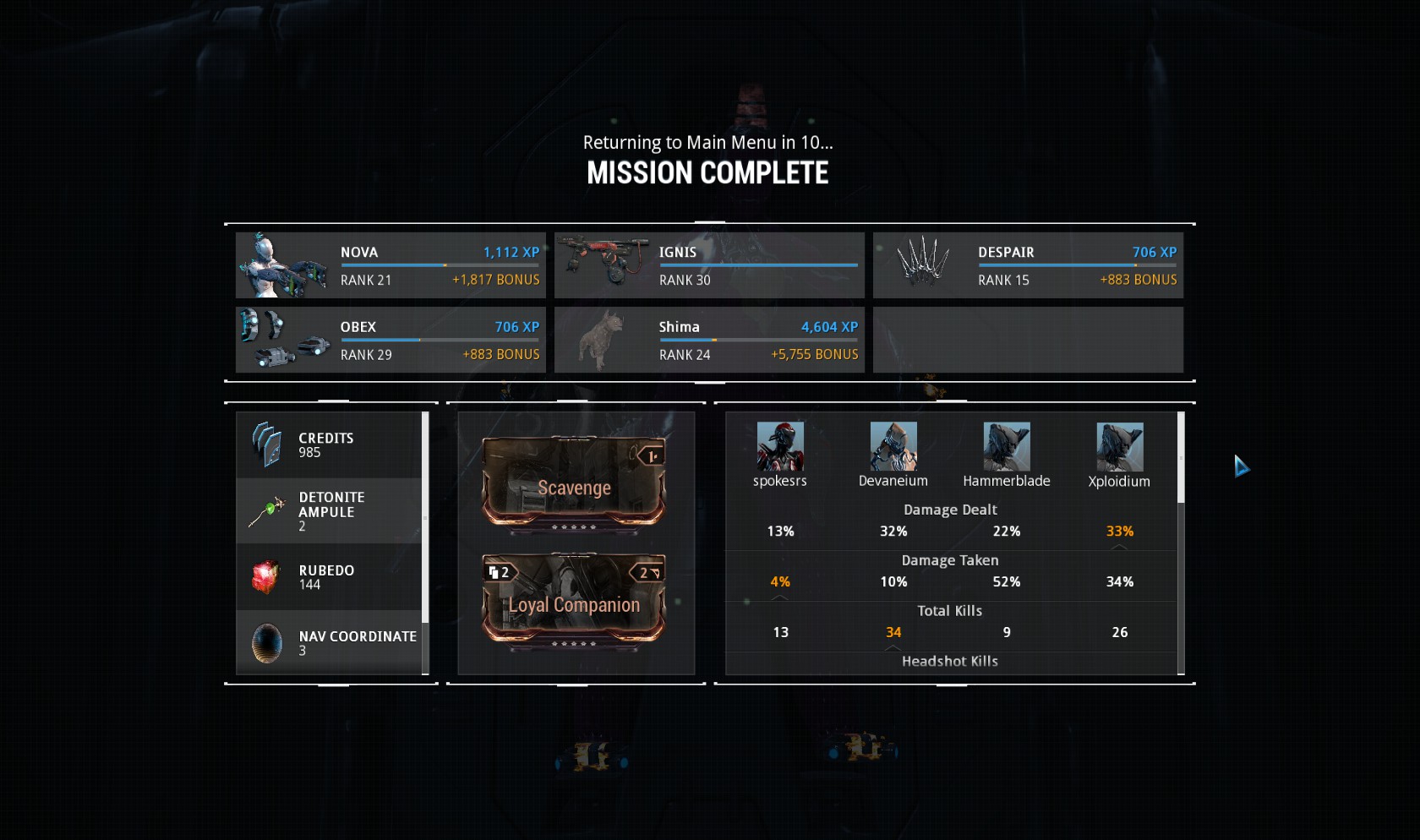Select player spokesrs avatar
The width and height of the screenshot is (1420, 840).
point(780,447)
